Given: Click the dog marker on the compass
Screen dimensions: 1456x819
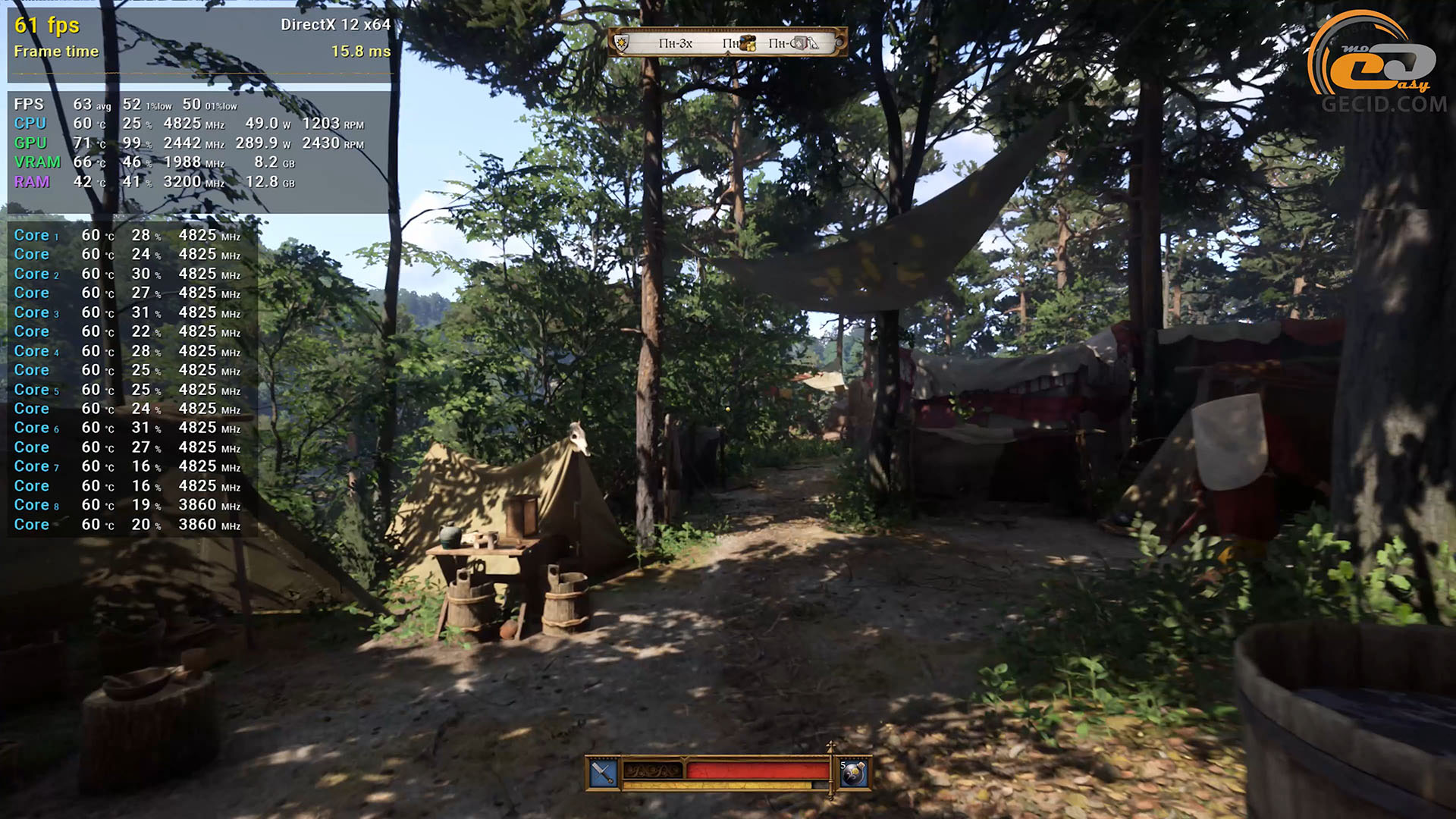Looking at the screenshot, I should tap(813, 43).
